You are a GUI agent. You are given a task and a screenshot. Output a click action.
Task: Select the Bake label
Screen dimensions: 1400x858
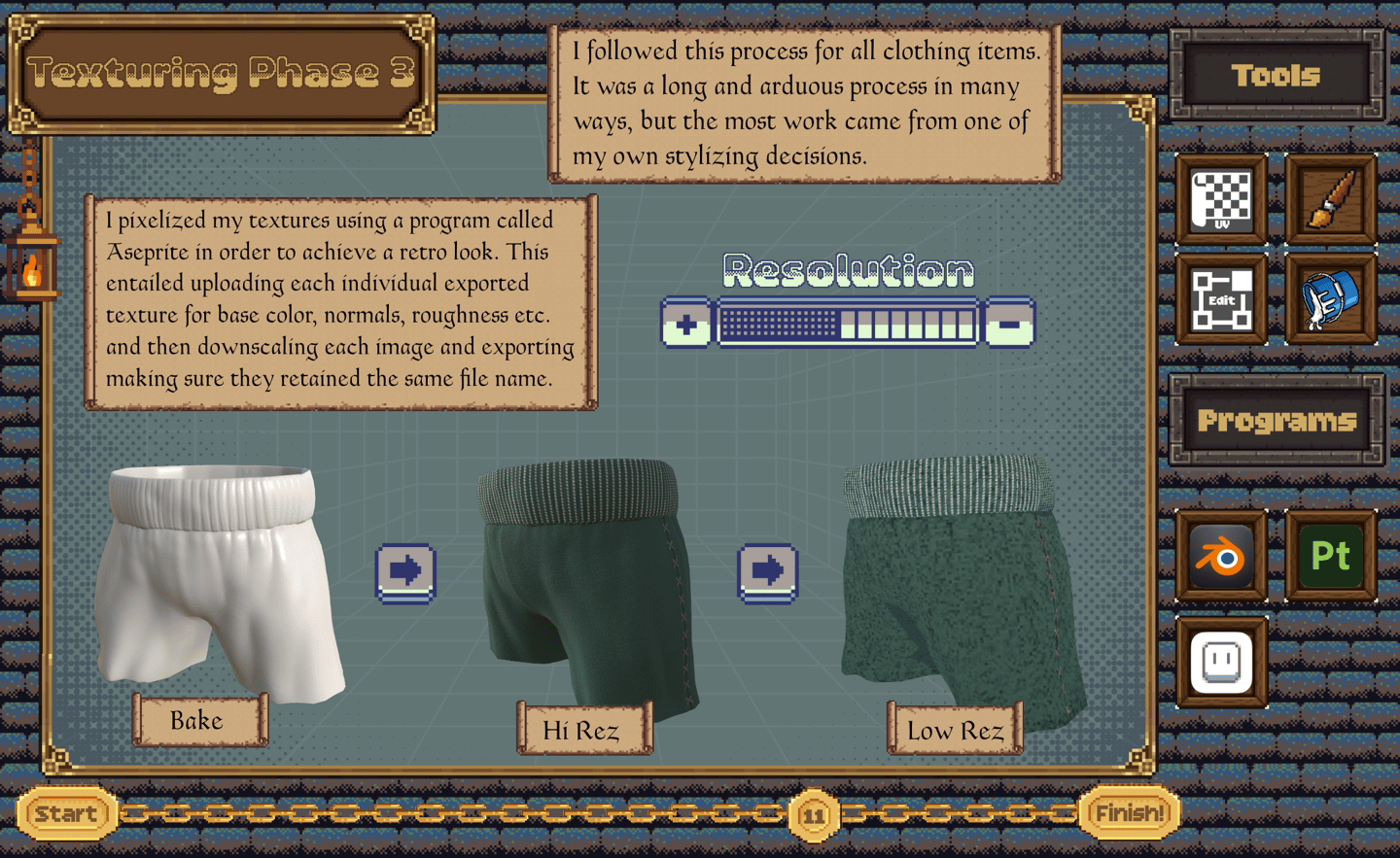pyautogui.click(x=198, y=720)
